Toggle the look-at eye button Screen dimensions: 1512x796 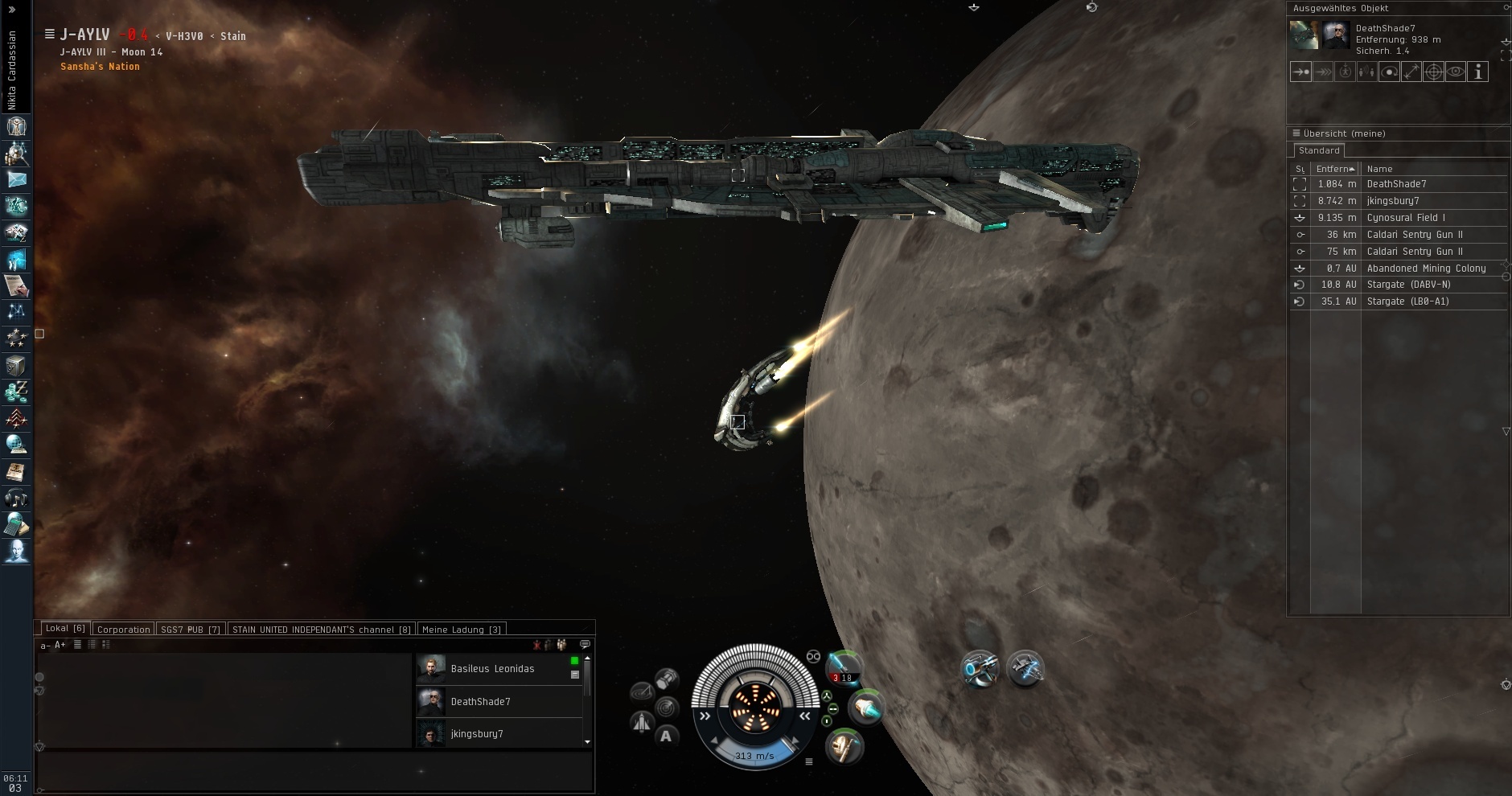(1456, 72)
